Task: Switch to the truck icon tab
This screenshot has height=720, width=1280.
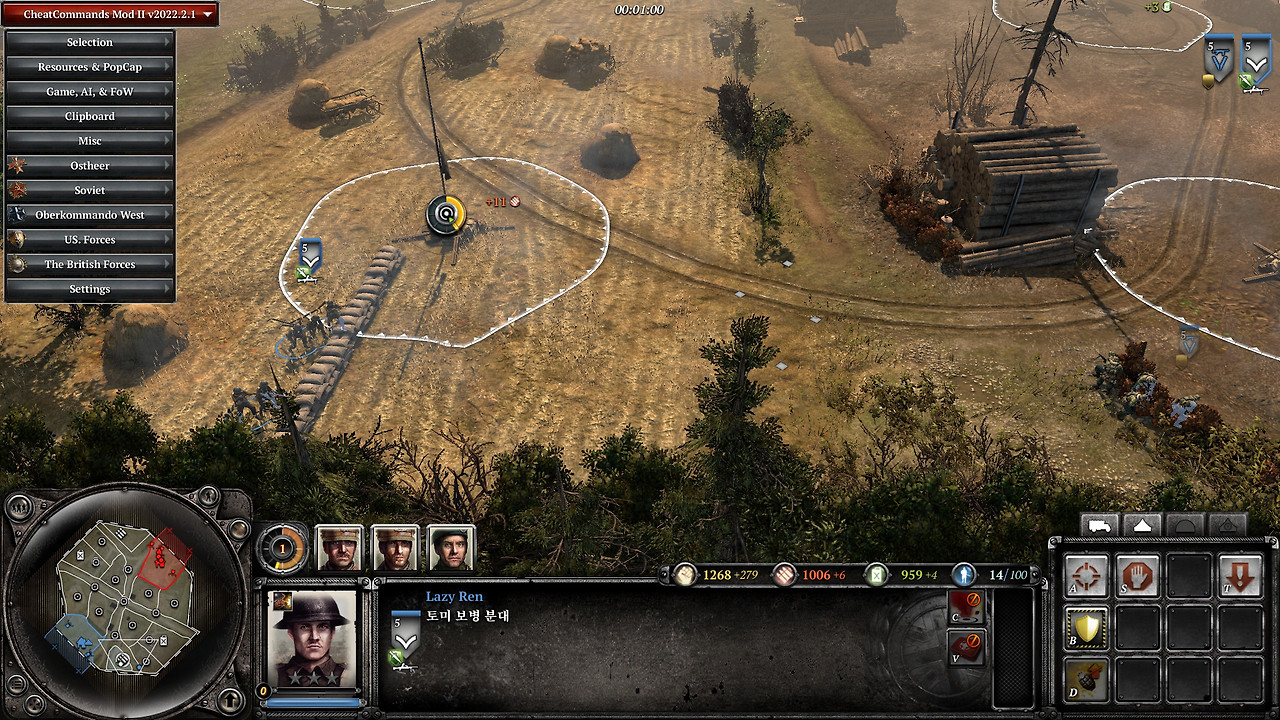Action: [1099, 525]
